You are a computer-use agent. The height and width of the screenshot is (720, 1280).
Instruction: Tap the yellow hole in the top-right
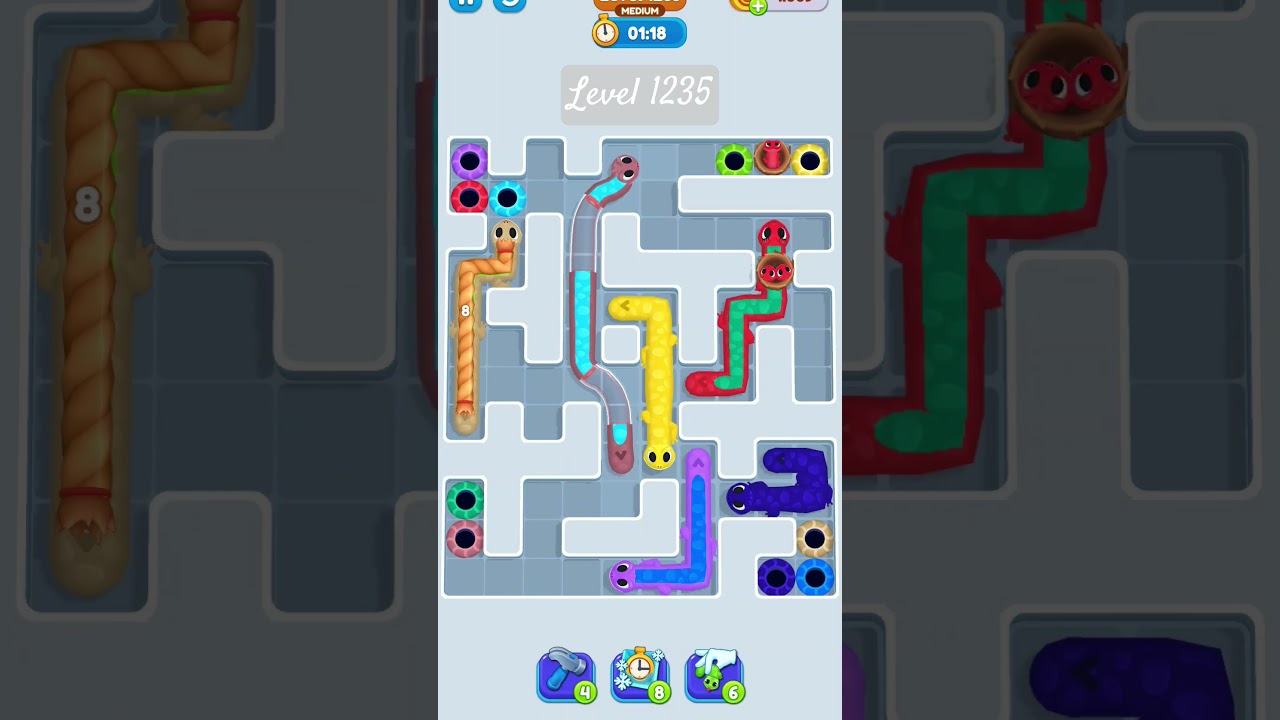[x=808, y=160]
